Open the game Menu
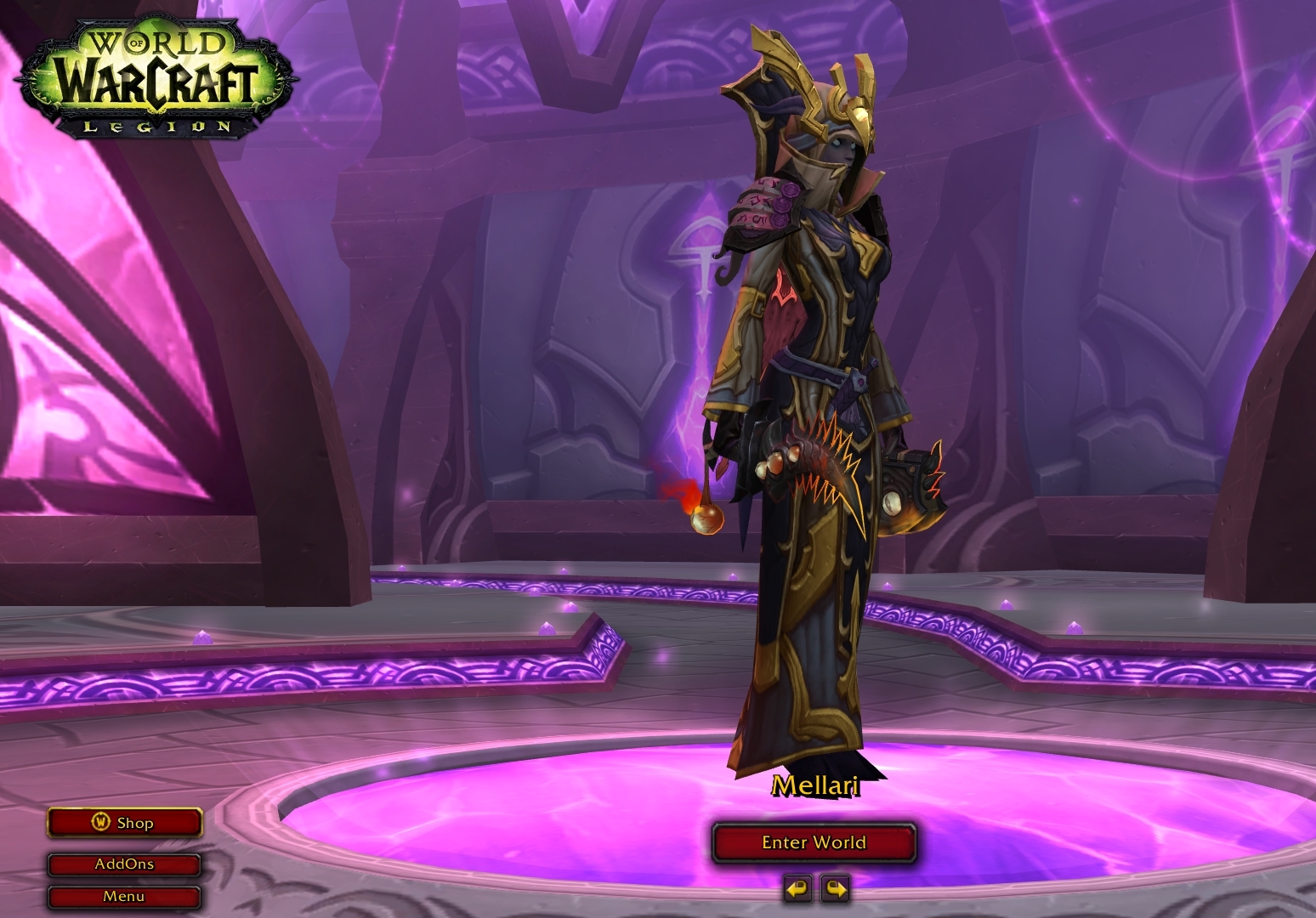Viewport: 1316px width, 918px height. click(124, 895)
